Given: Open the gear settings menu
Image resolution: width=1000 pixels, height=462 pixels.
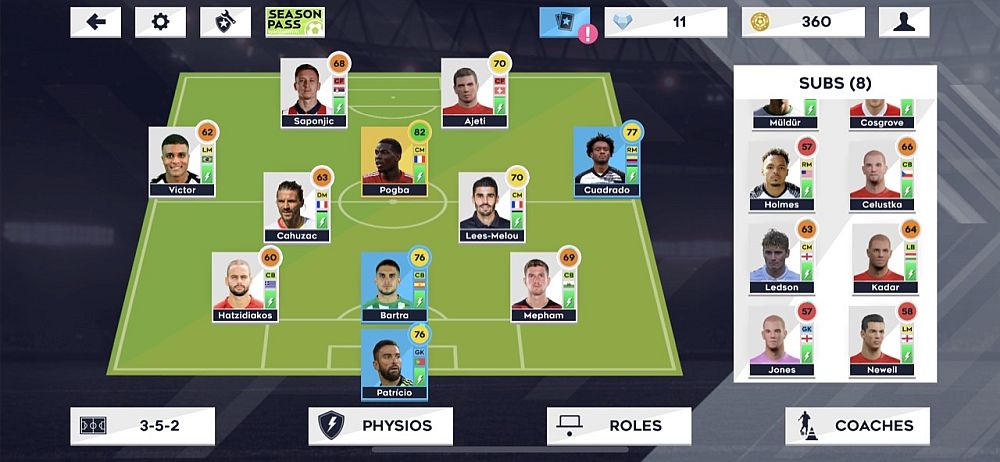Looking at the screenshot, I should click(x=160, y=22).
